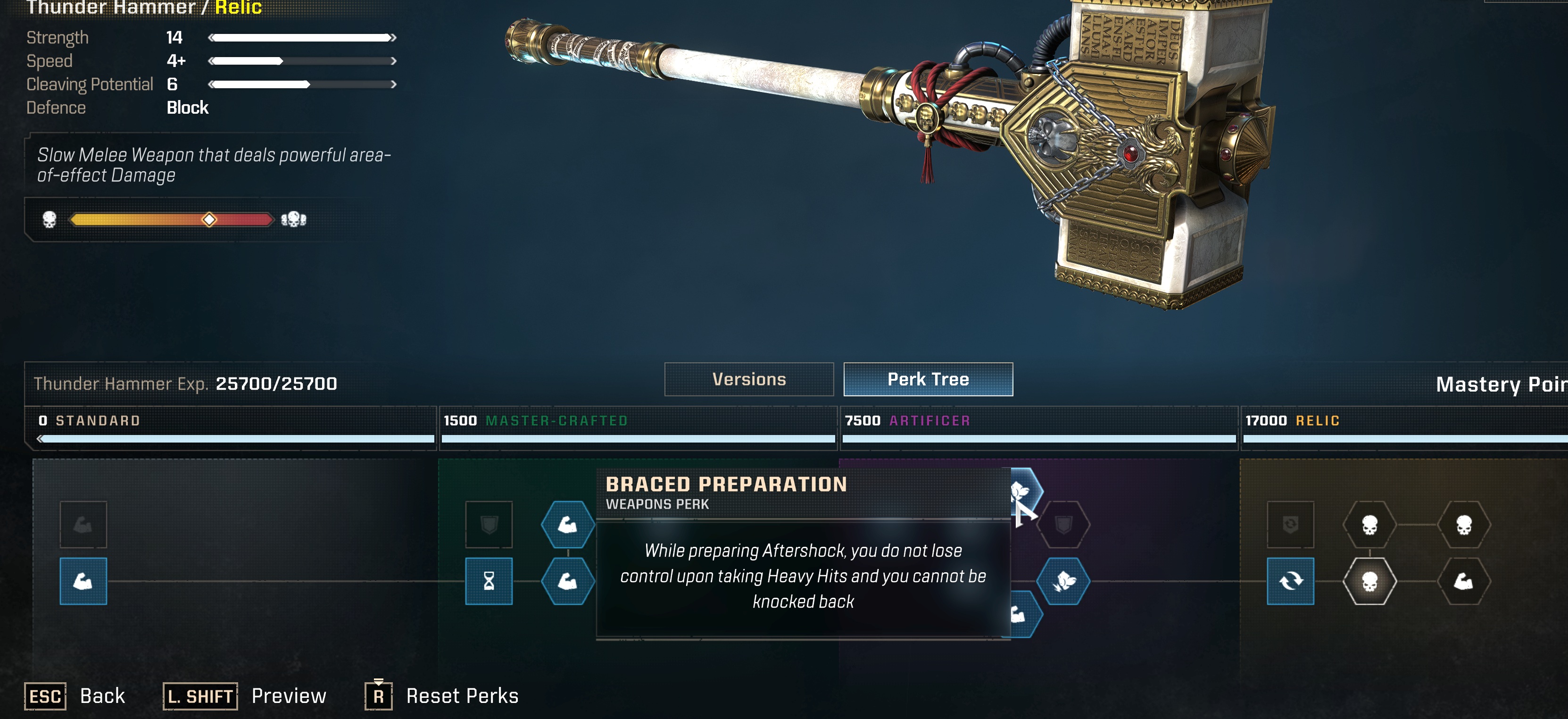Image resolution: width=1568 pixels, height=719 pixels.
Task: Select the Perk Tree tab
Action: click(x=928, y=379)
